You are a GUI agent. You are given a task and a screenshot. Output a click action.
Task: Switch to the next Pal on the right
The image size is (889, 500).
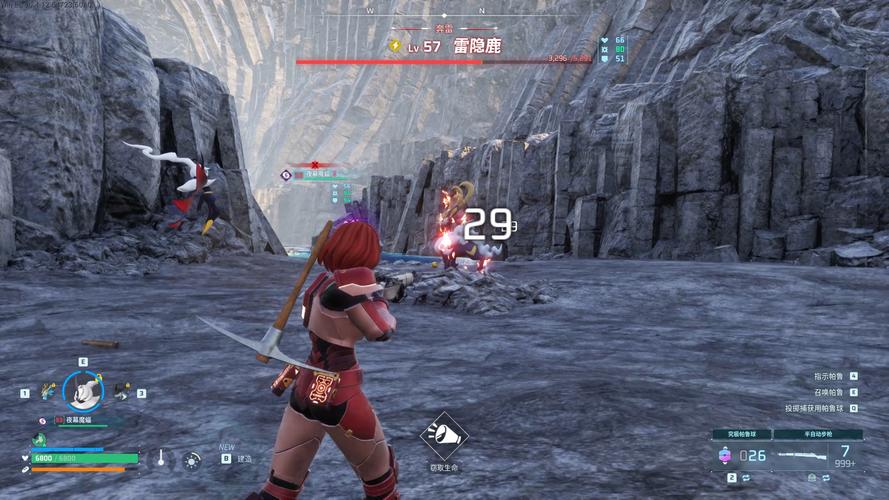(120, 393)
